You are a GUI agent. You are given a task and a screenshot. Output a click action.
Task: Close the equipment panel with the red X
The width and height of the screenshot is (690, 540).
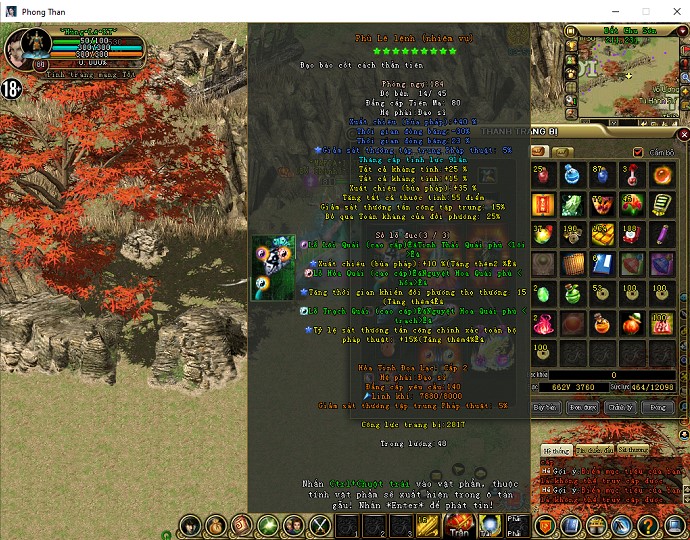pos(683,135)
